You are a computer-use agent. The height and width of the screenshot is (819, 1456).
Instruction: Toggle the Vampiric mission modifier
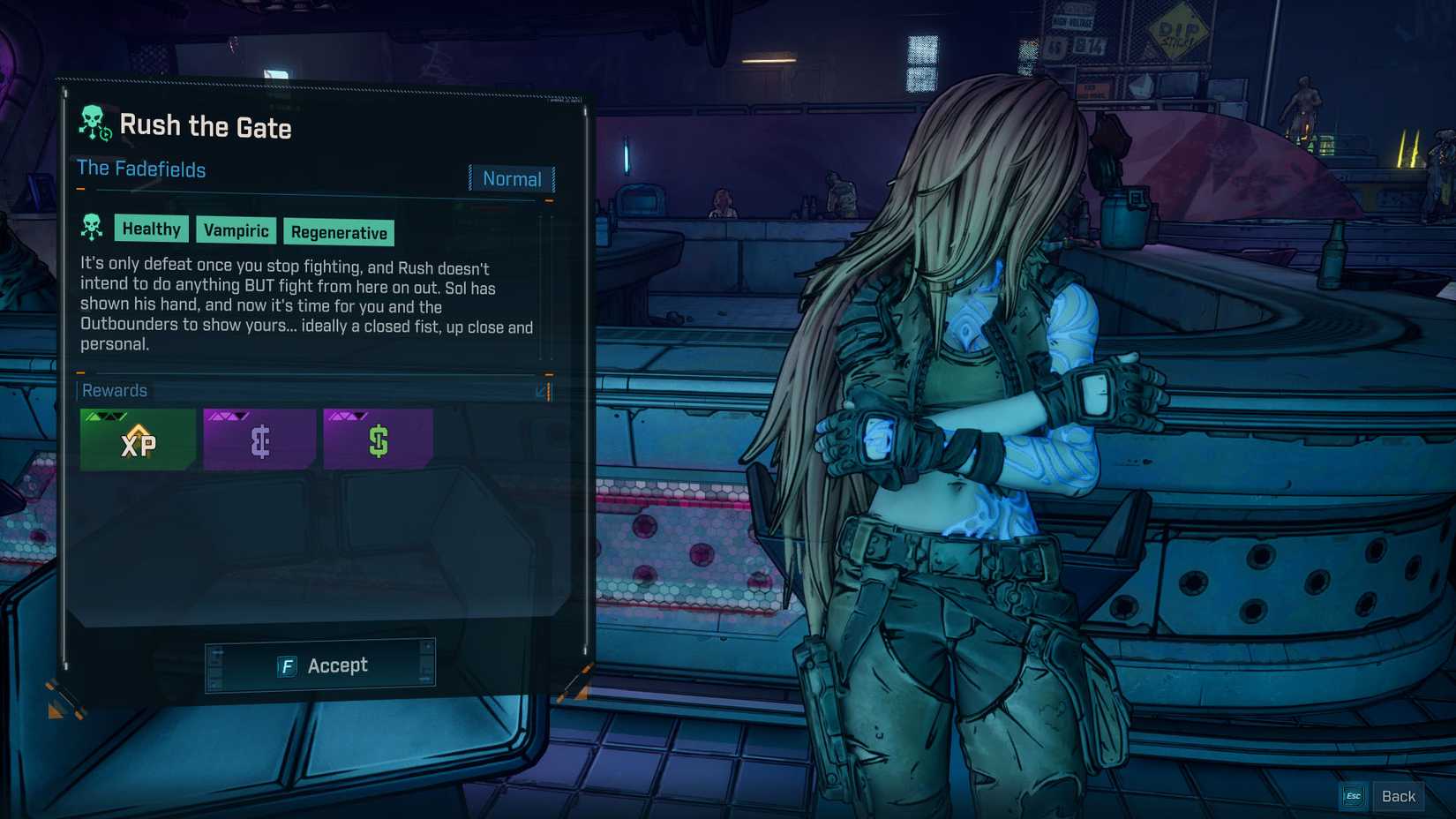(236, 231)
